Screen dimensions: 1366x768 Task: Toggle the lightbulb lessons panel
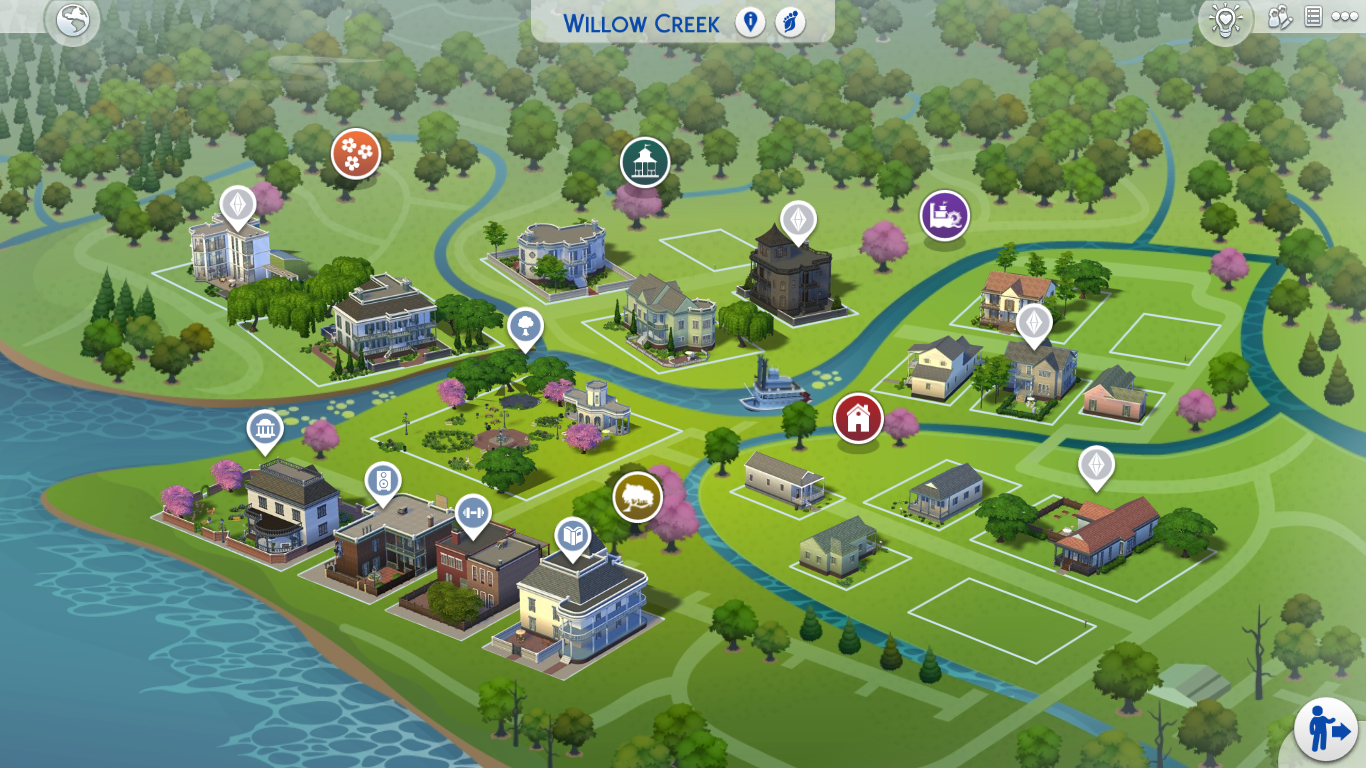1225,16
